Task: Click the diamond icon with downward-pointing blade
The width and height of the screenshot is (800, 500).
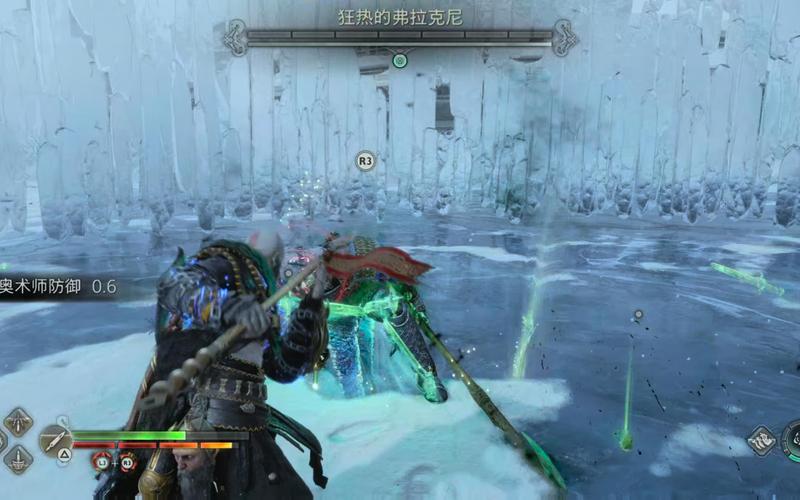Action: pyautogui.click(x=18, y=422)
